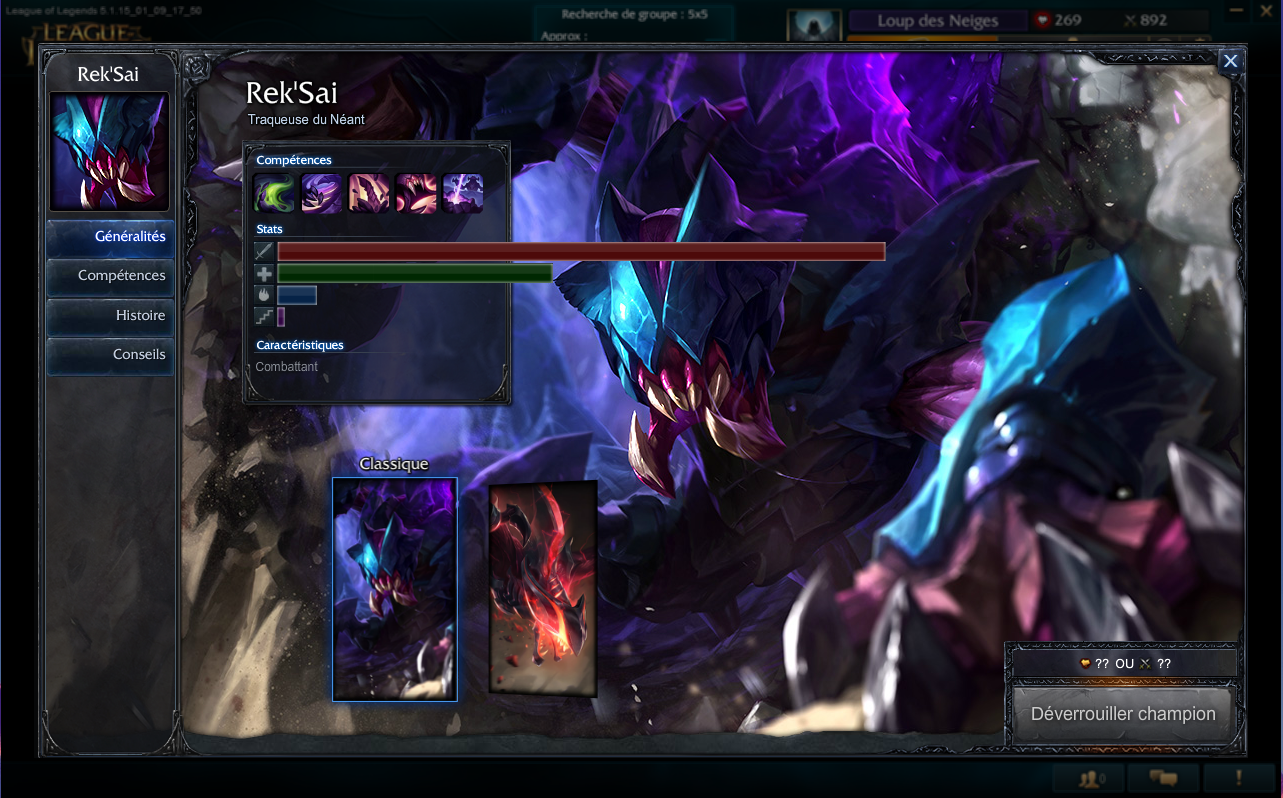1283x798 pixels.
Task: Click the plus defense stat icon
Action: (263, 273)
